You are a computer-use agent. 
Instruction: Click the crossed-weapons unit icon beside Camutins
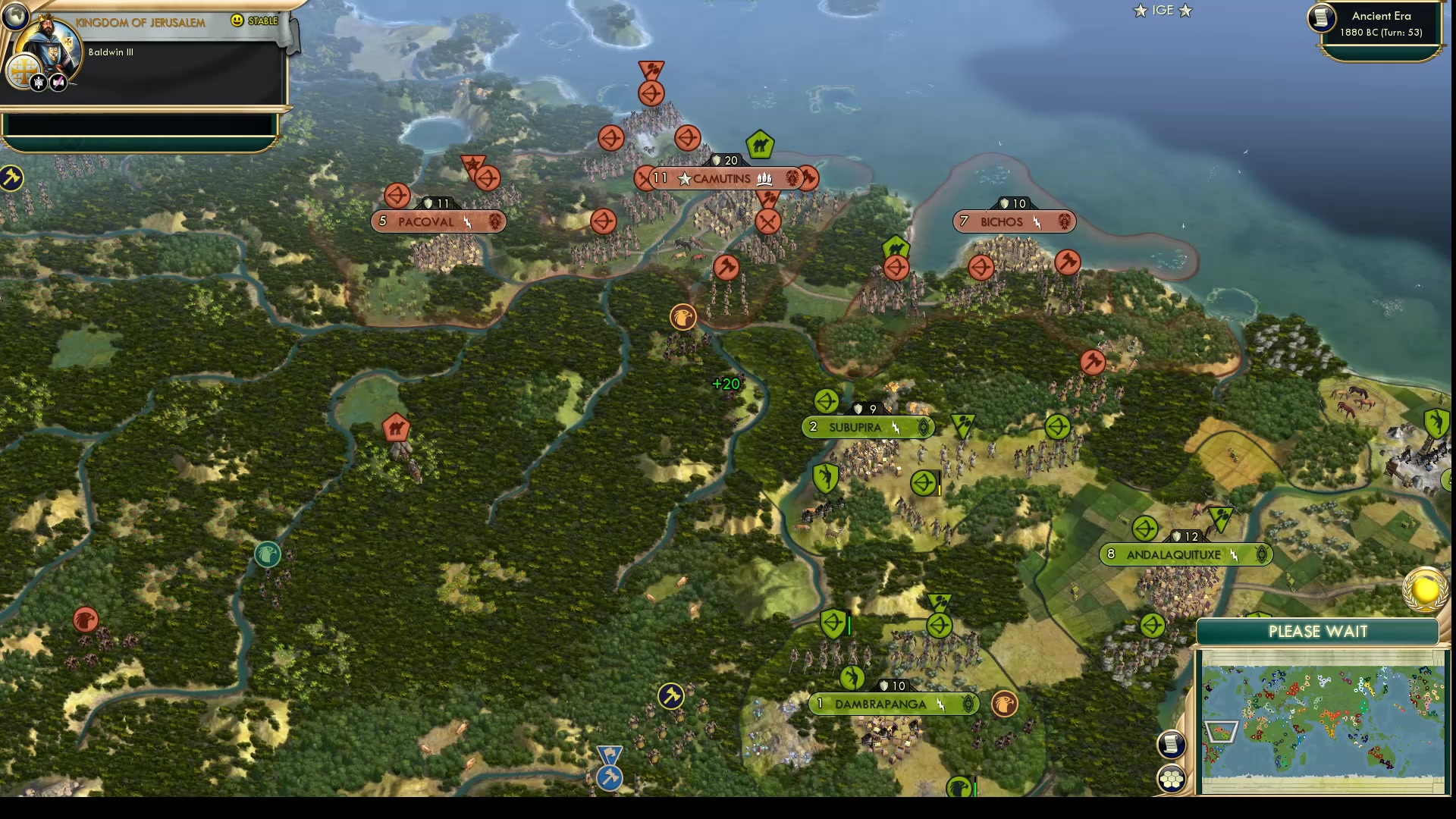coord(769,223)
